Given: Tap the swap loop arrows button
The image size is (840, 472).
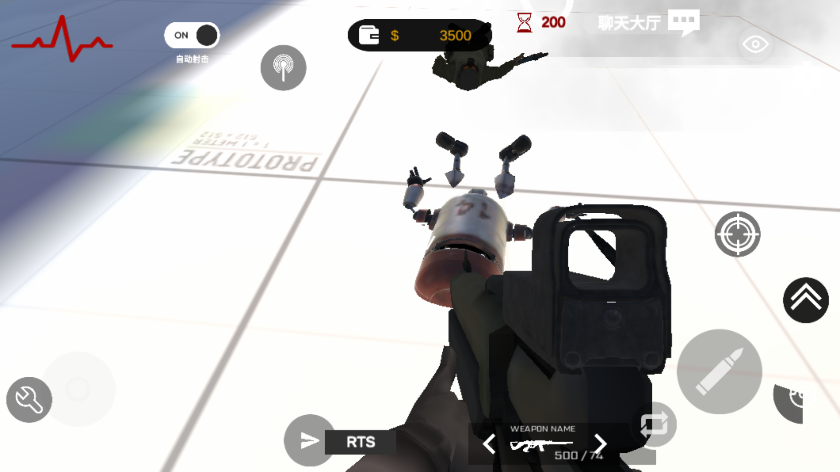Looking at the screenshot, I should [656, 423].
